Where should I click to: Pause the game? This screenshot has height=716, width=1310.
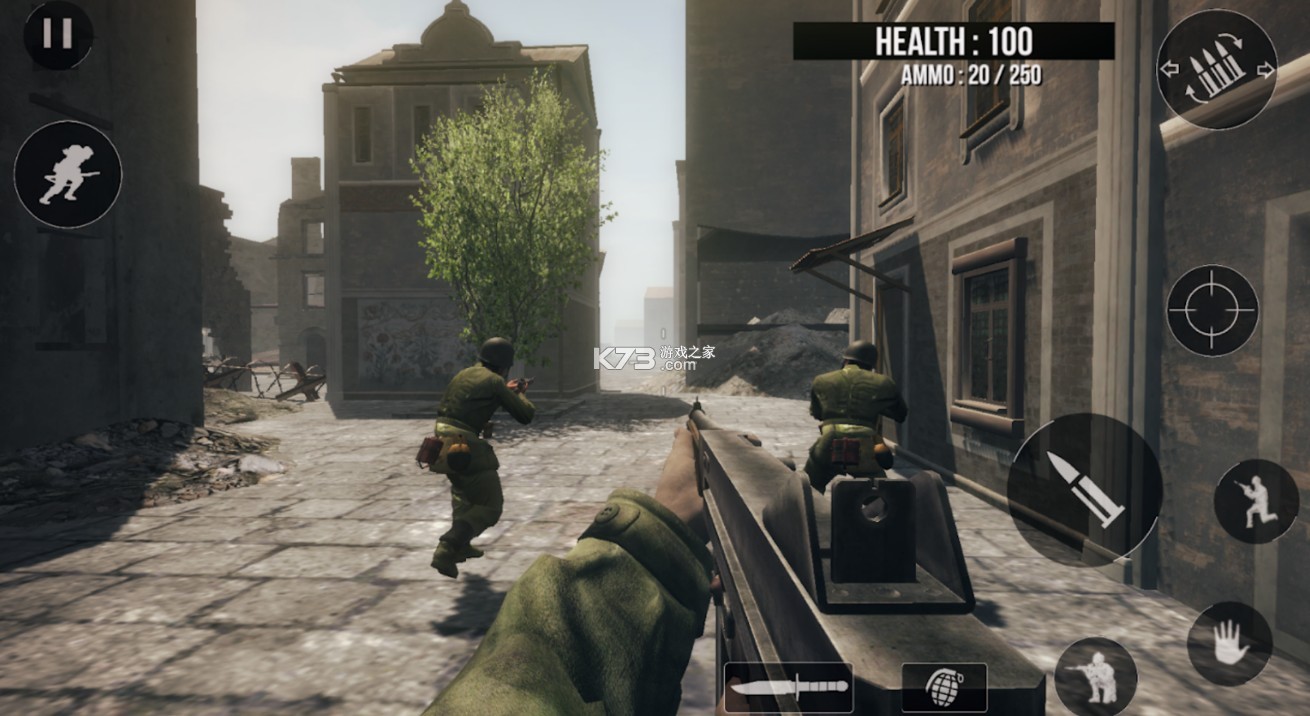(x=58, y=34)
